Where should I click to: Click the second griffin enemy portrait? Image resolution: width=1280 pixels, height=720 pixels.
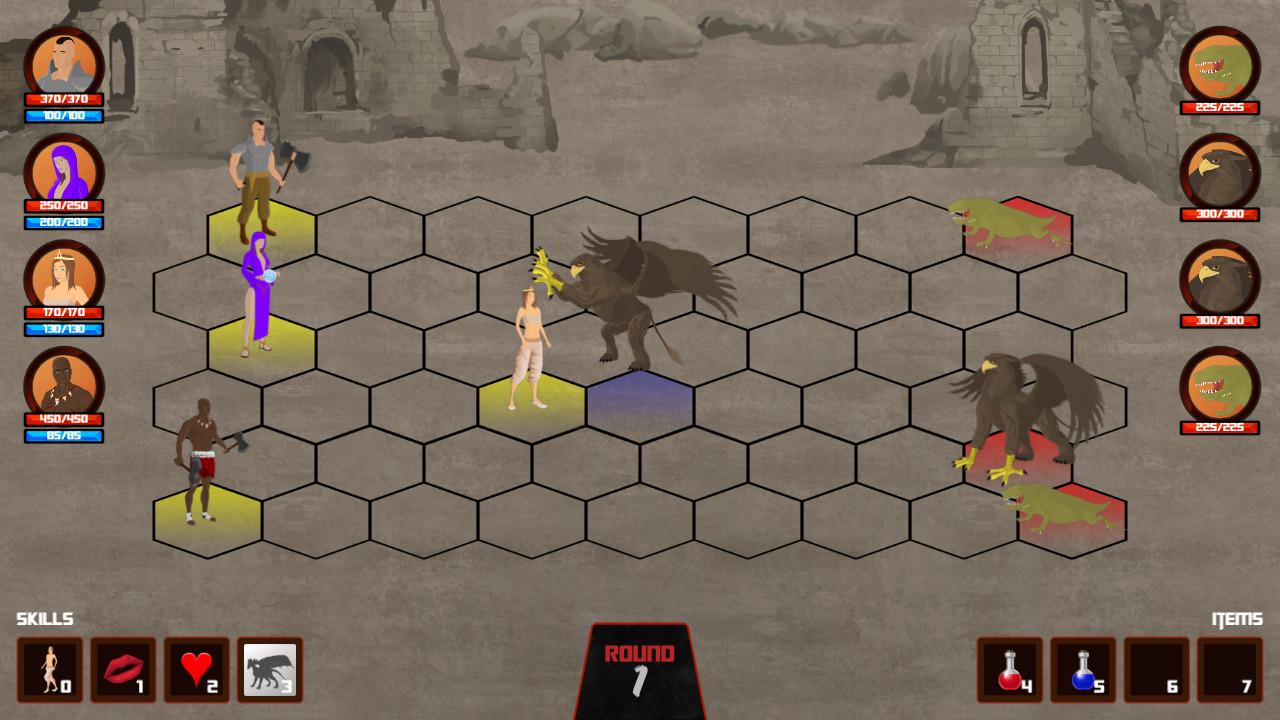1220,283
